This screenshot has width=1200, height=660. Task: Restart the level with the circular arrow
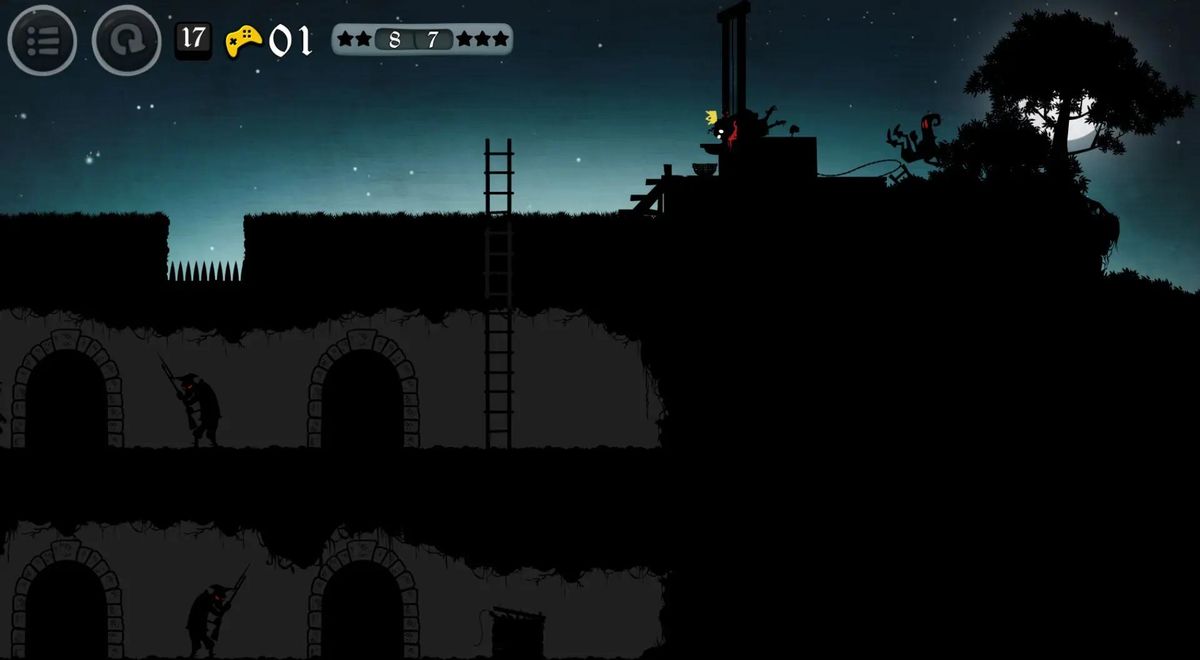point(126,42)
